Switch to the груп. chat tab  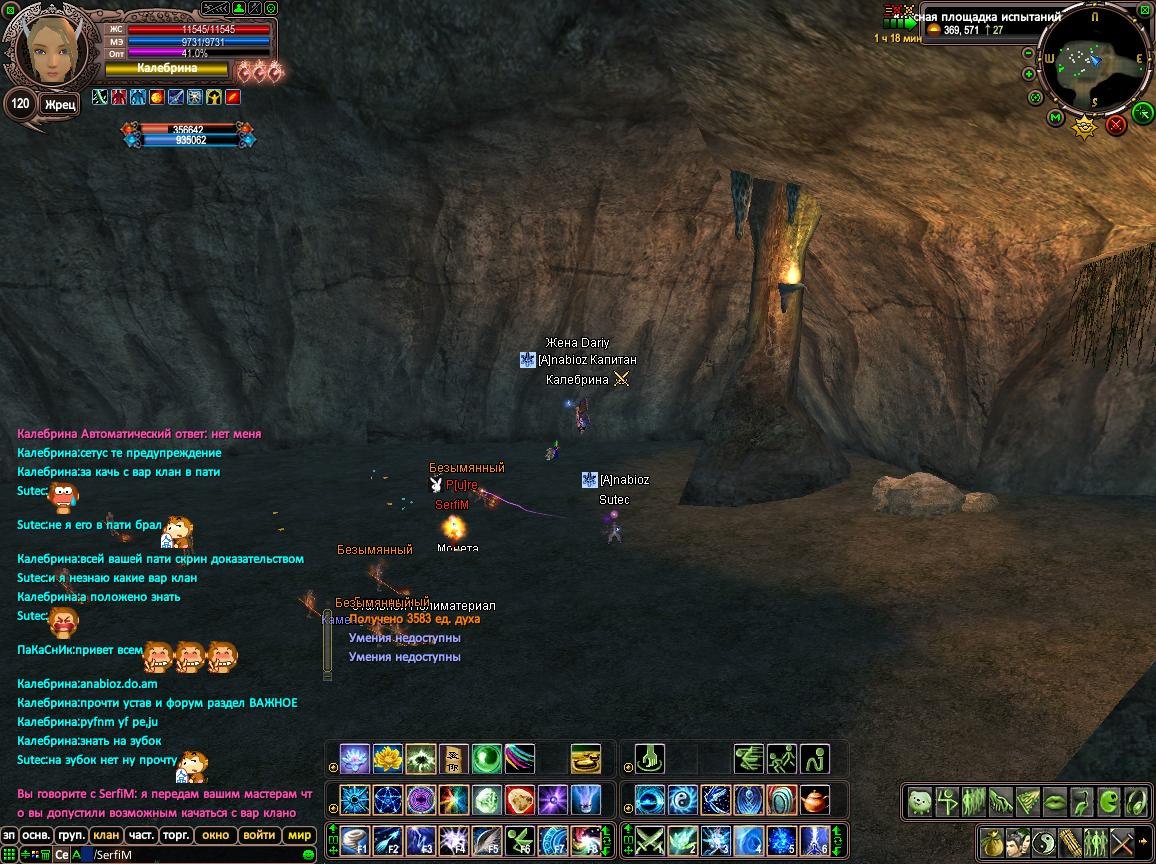point(71,835)
